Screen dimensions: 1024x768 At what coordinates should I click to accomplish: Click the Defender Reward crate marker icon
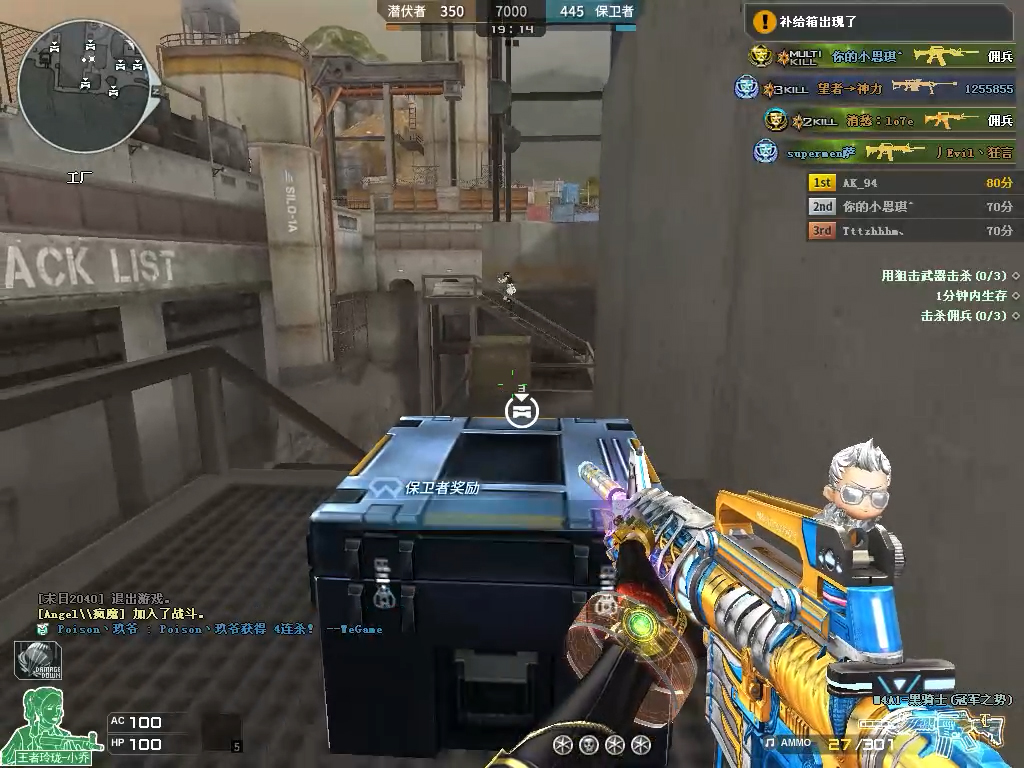(x=521, y=410)
